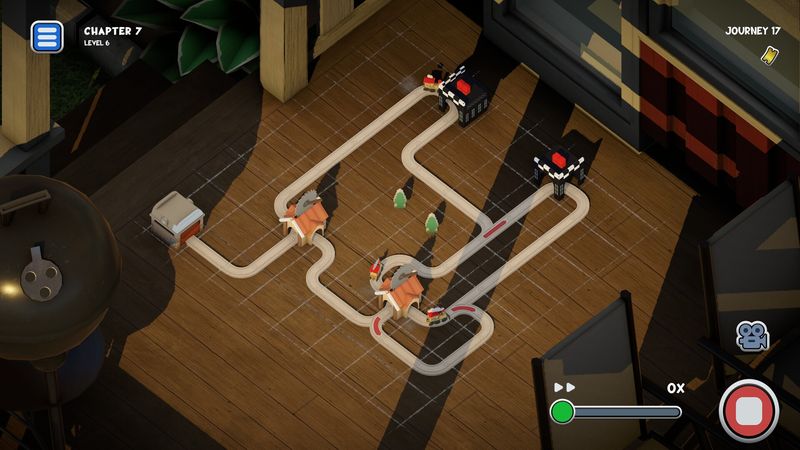Click the red stop button
Image resolution: width=800 pixels, height=450 pixels.
tap(749, 410)
